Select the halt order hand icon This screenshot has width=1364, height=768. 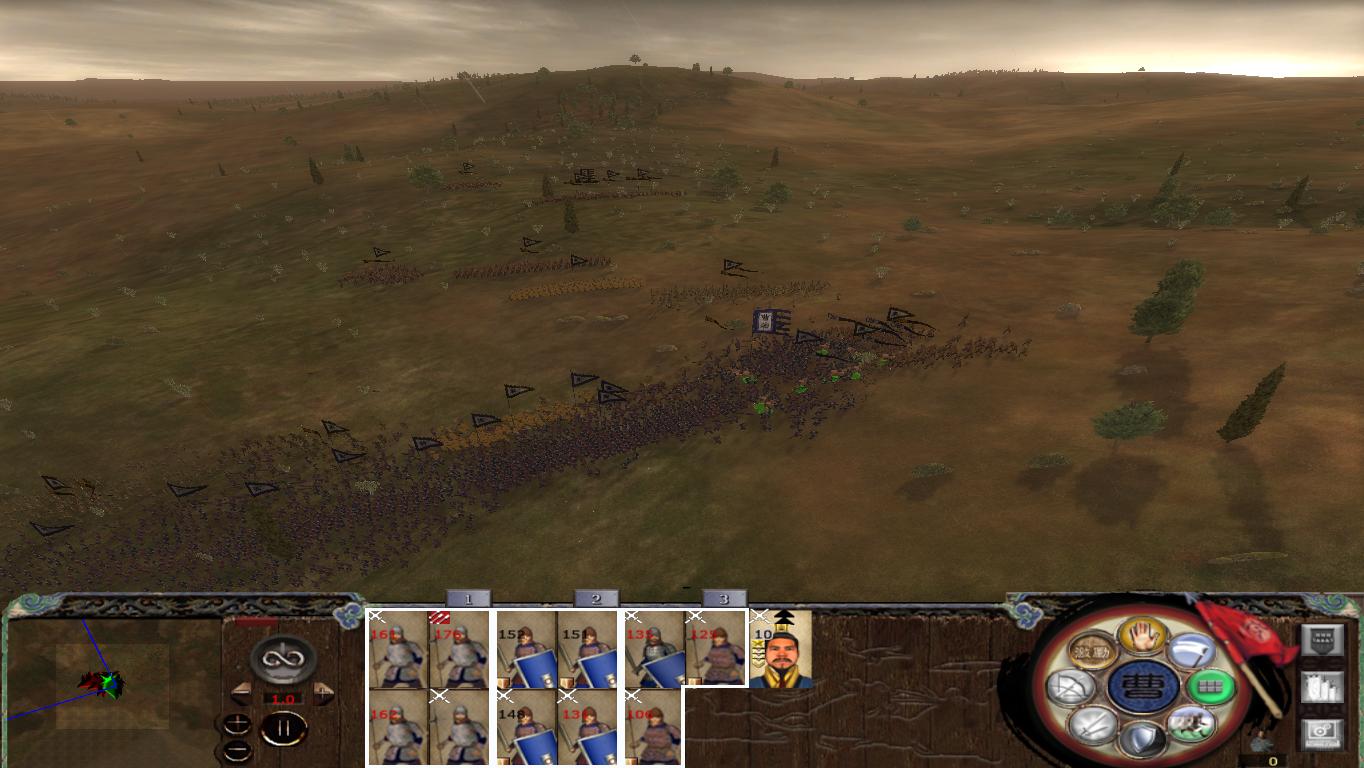(x=1142, y=634)
